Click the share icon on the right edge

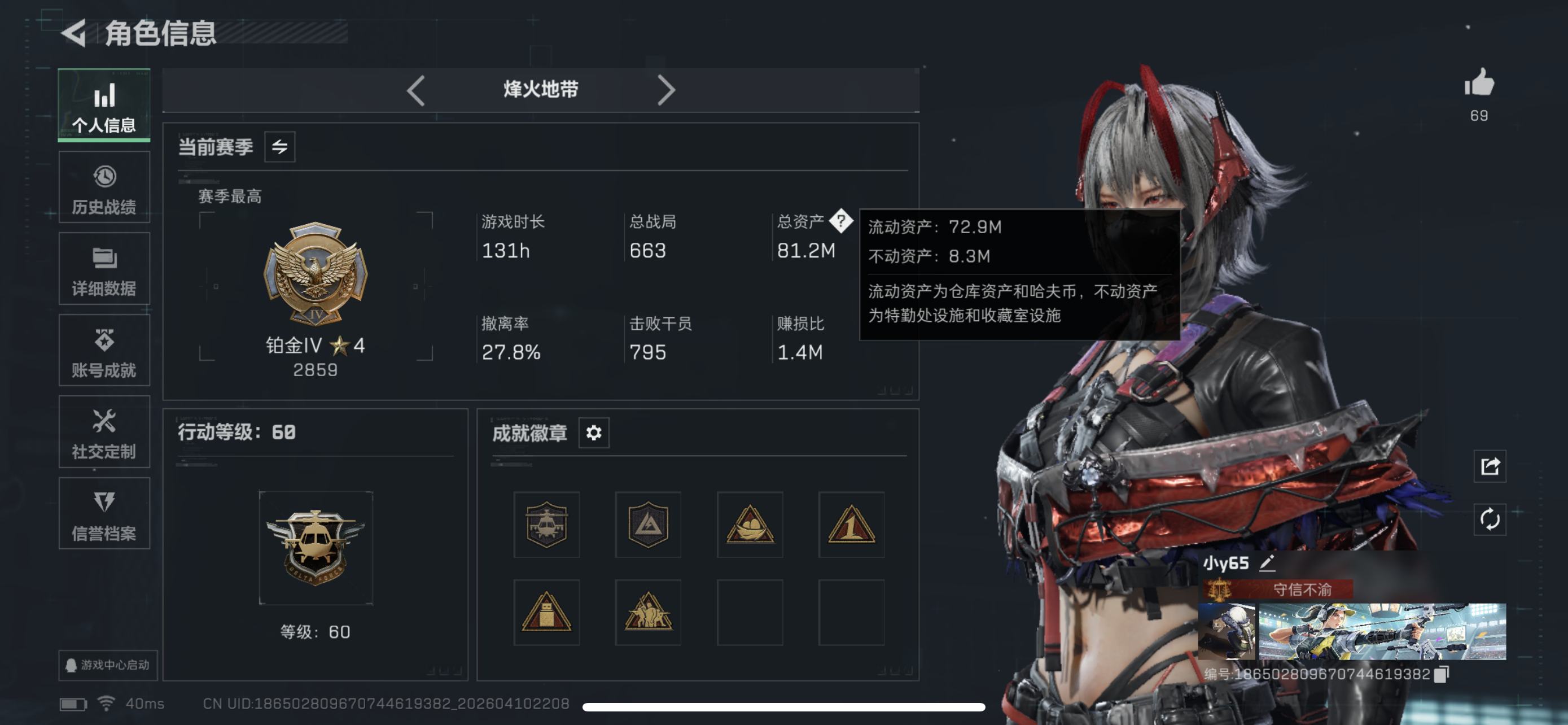pyautogui.click(x=1489, y=466)
